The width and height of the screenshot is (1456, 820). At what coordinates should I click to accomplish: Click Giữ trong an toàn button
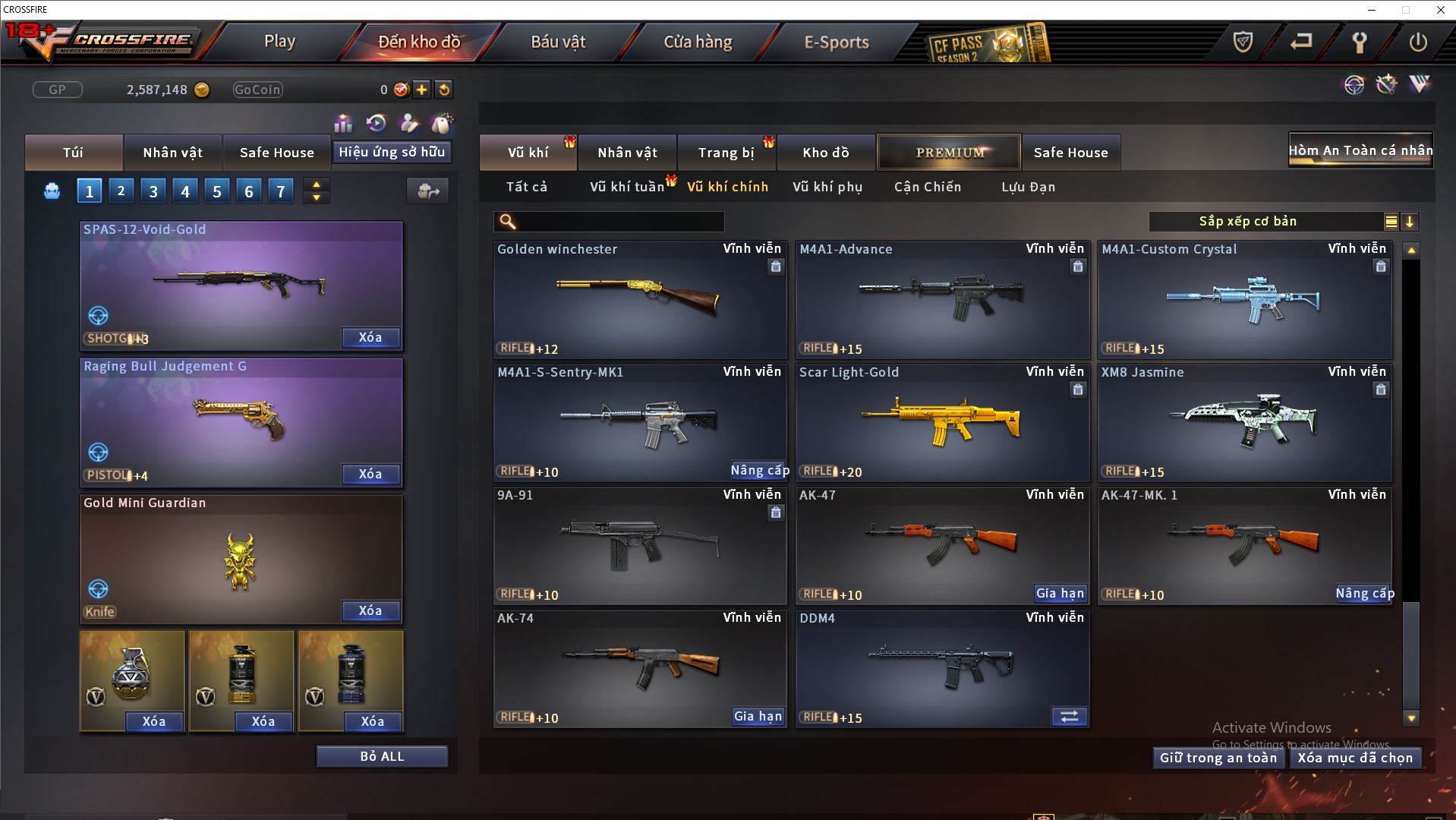(x=1218, y=758)
